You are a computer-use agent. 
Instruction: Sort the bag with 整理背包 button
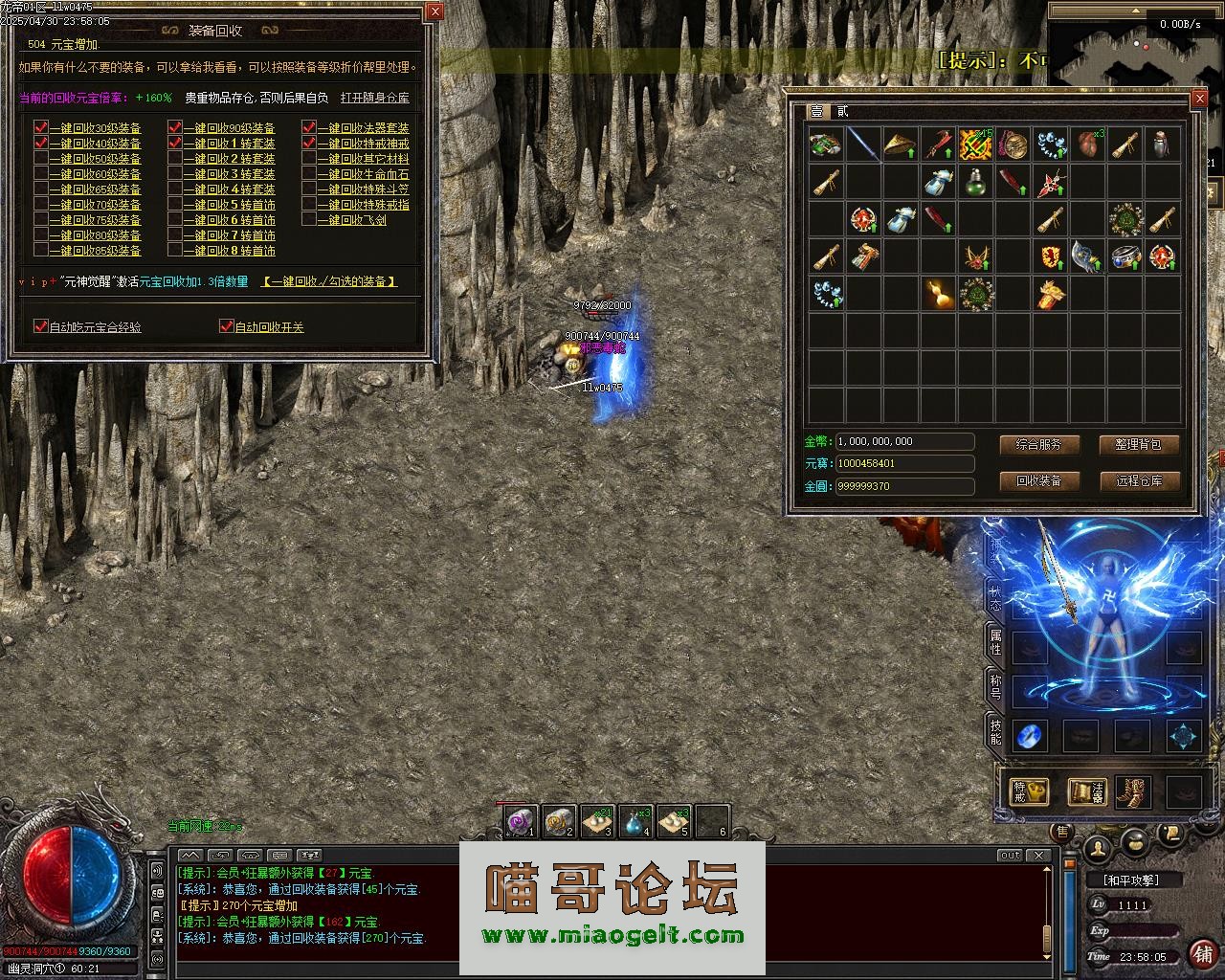pyautogui.click(x=1138, y=445)
